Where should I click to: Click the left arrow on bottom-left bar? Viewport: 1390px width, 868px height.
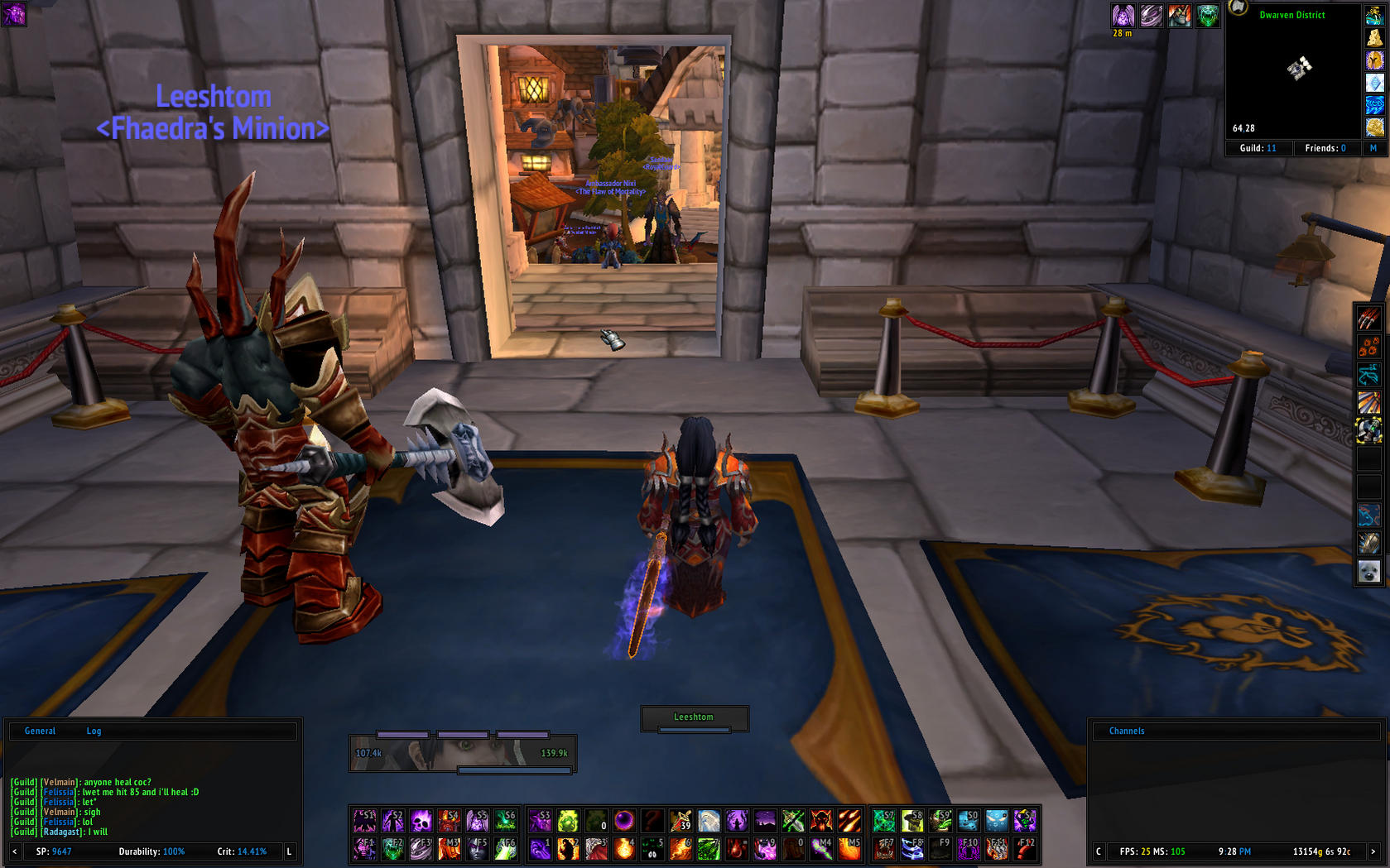tap(14, 851)
